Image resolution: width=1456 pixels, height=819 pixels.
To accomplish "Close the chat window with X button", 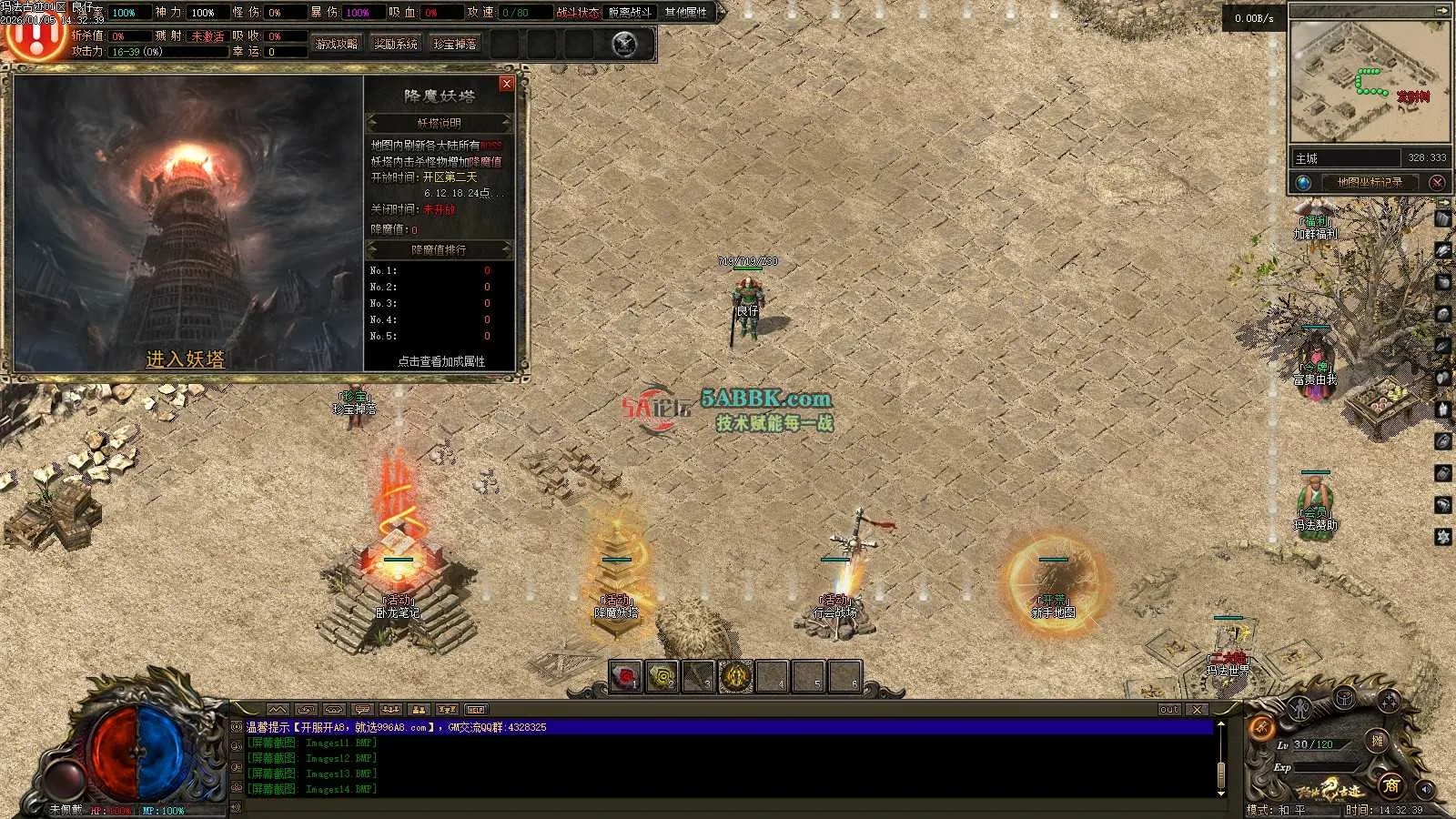I will [1198, 709].
